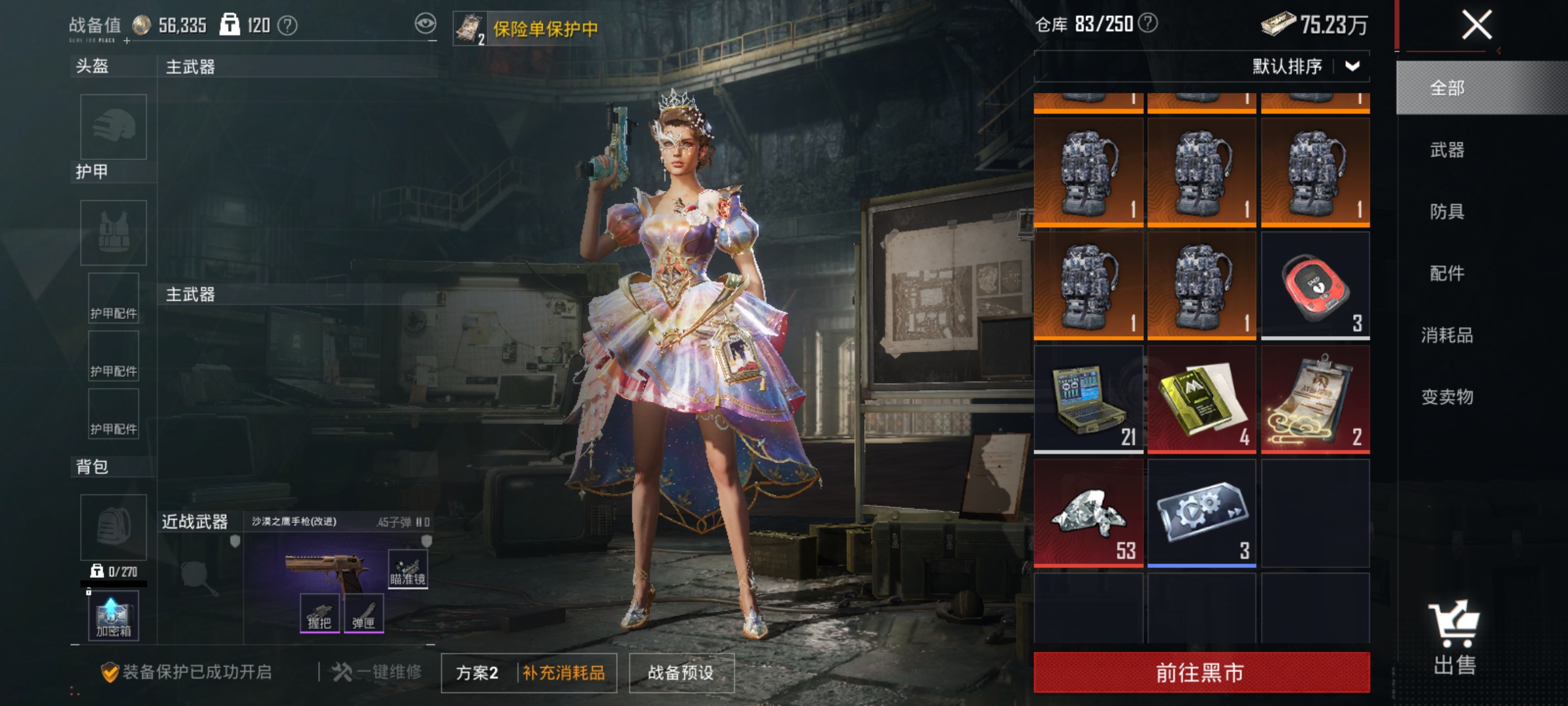The image size is (1568, 706).
Task: Show the 消耗品 consumables tab
Action: (x=1447, y=335)
